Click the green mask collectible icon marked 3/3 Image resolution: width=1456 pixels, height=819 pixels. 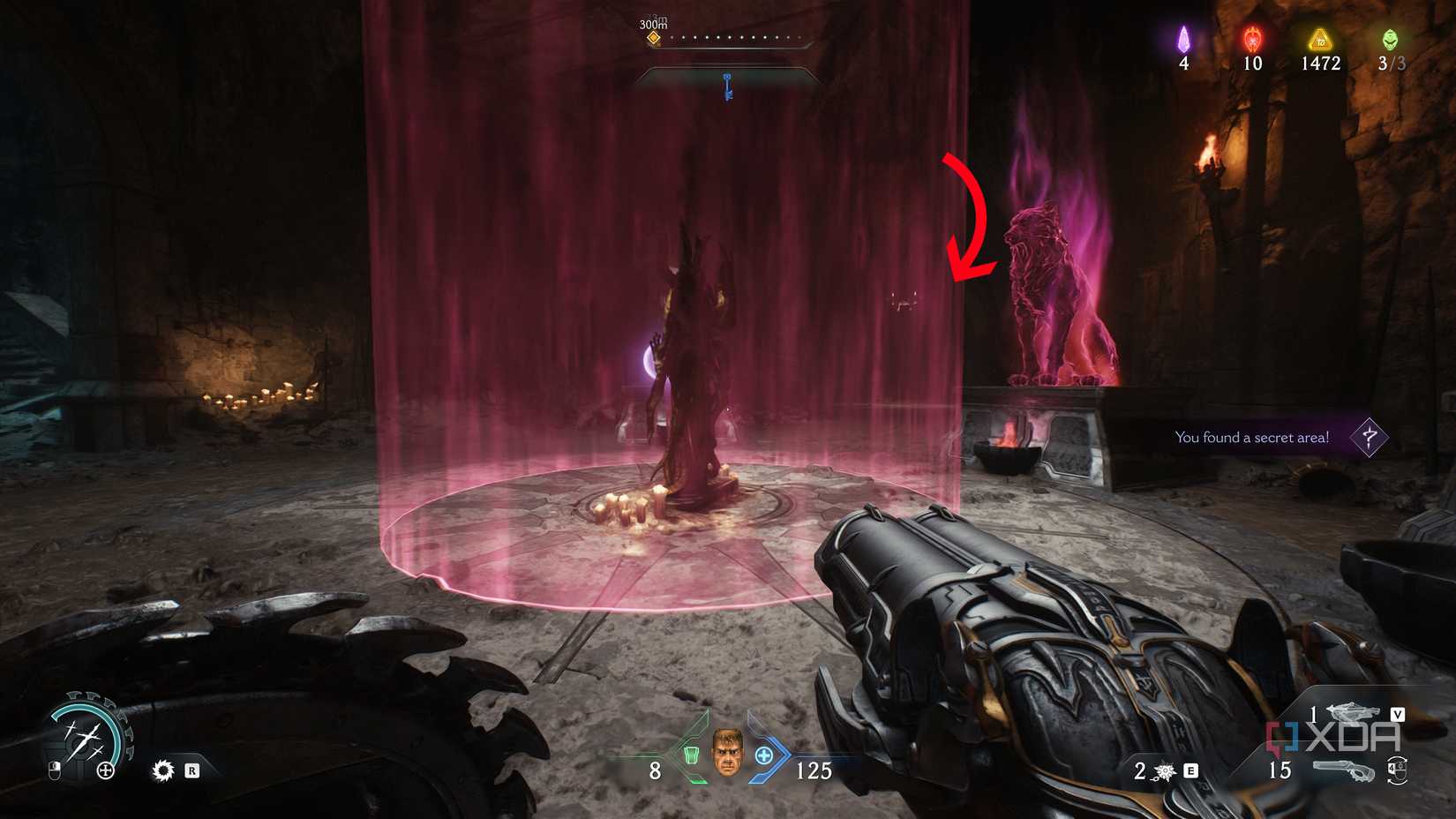(x=1389, y=39)
